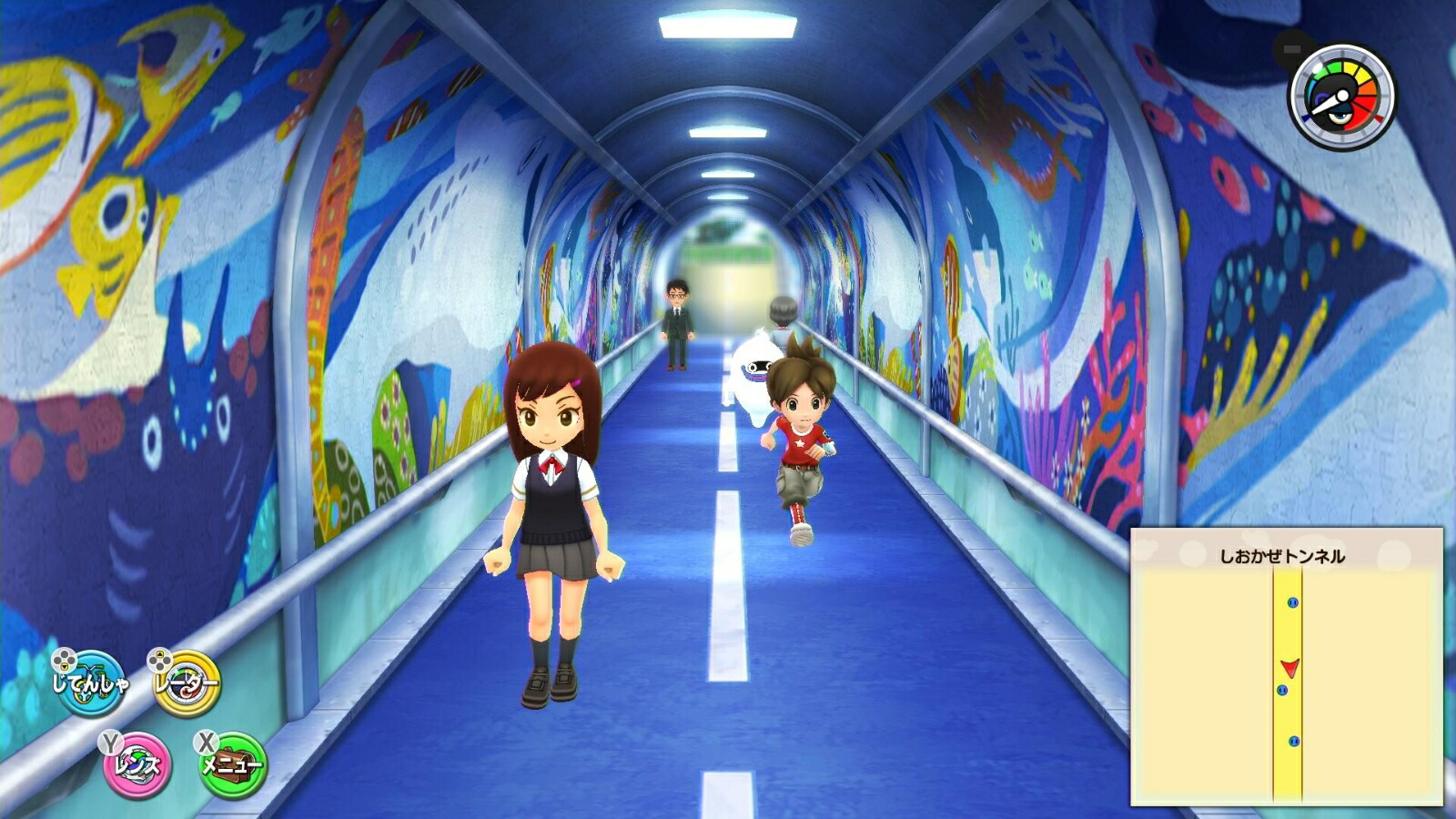Screen dimensions: 1456x819
Task: Click the bottom blue door marker on the minimap
Action: point(1295,742)
